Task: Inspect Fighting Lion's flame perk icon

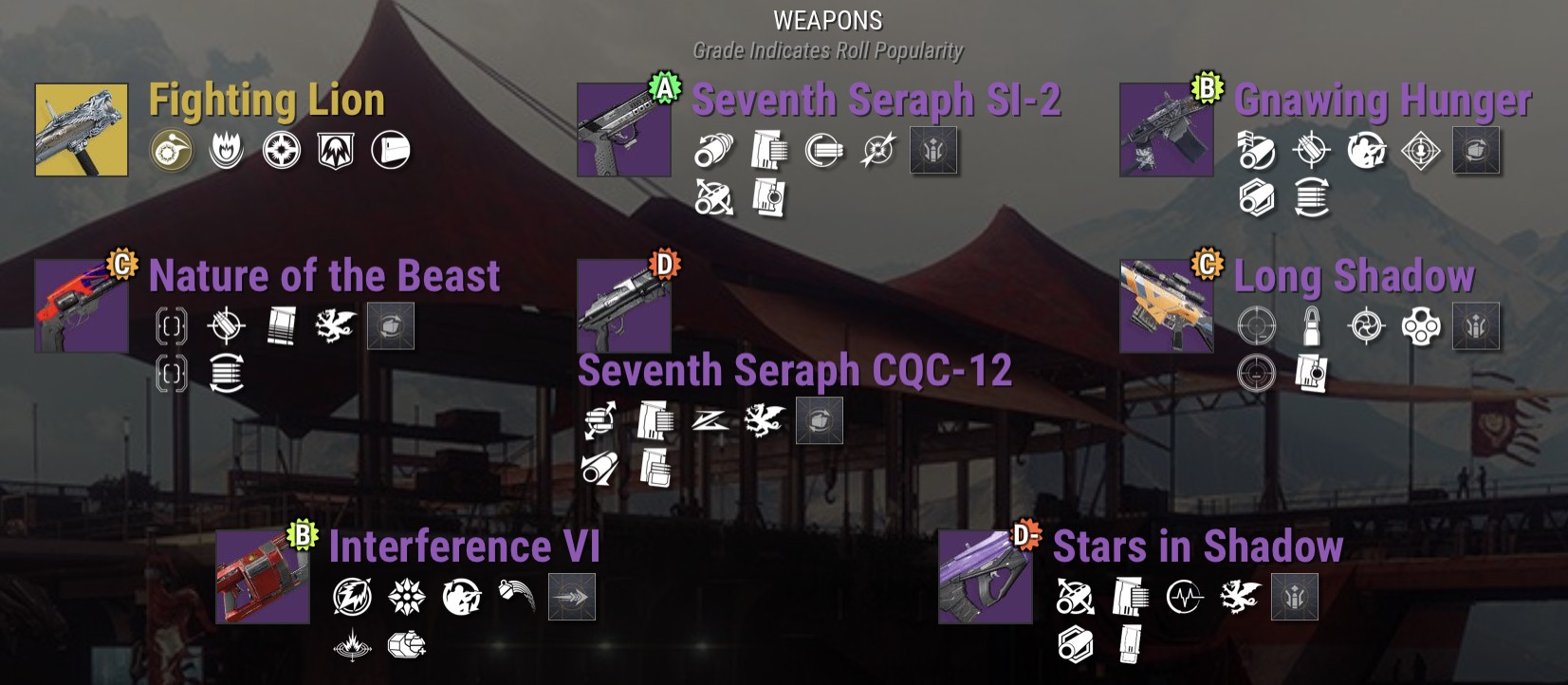Action: pos(226,150)
